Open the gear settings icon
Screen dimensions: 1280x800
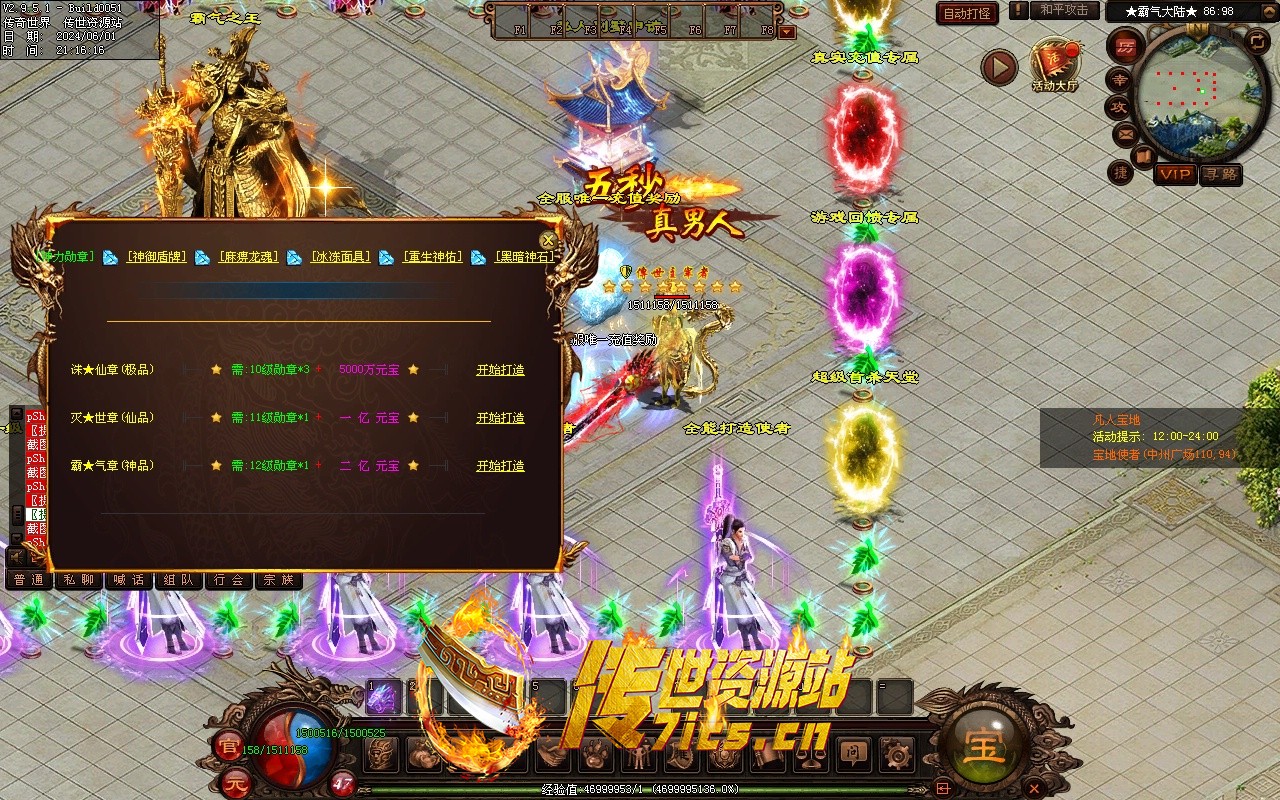coord(897,754)
